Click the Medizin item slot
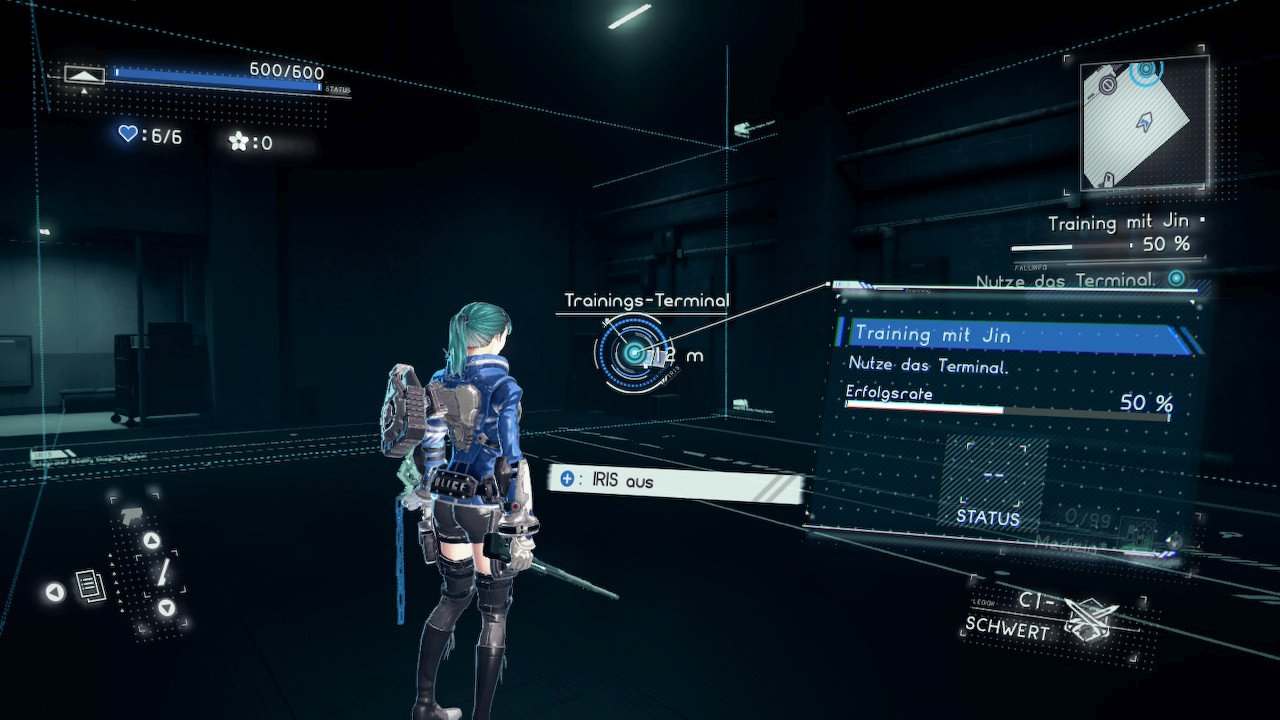Screen dimensions: 1280x720 1140,530
